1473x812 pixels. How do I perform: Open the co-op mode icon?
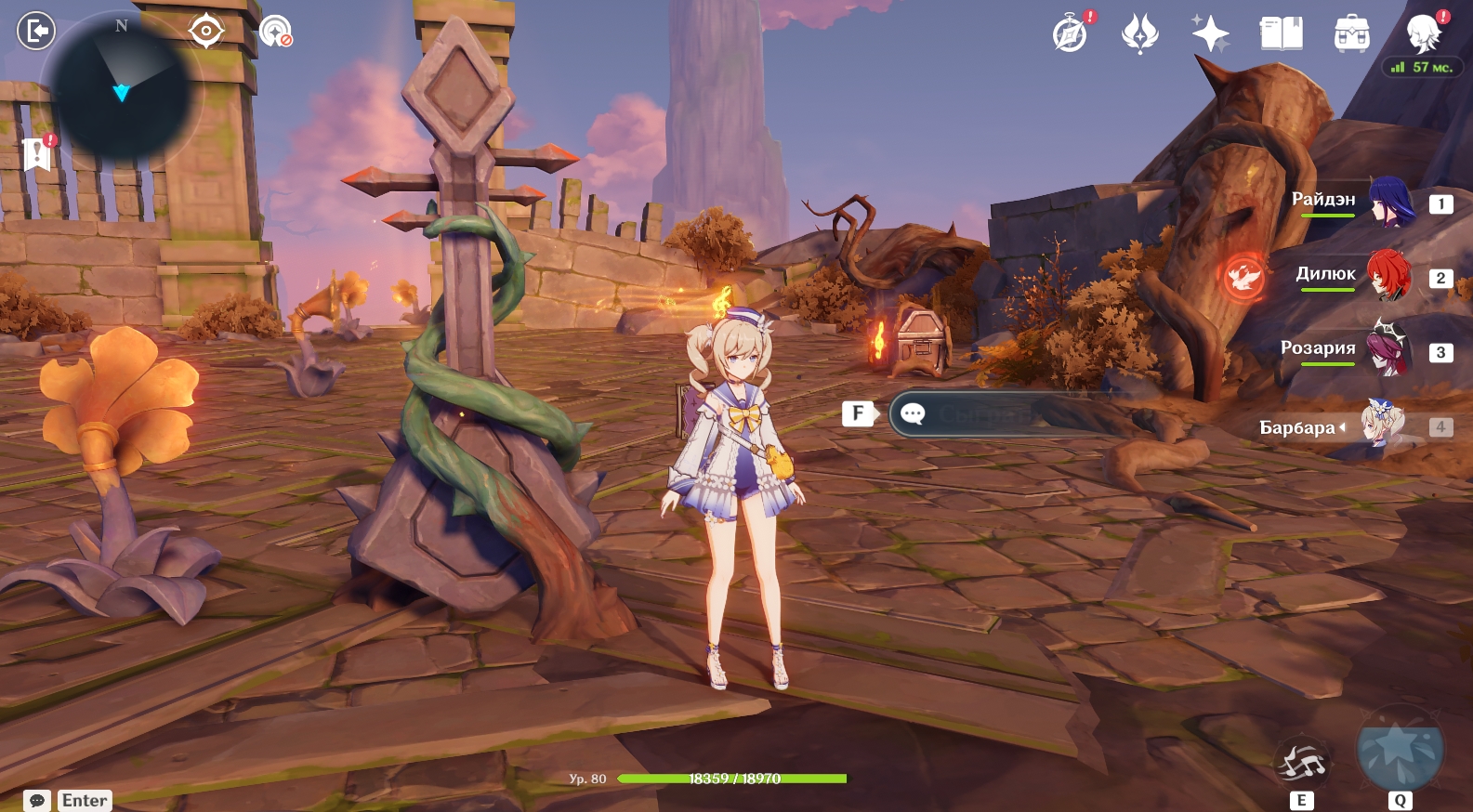pos(275,32)
